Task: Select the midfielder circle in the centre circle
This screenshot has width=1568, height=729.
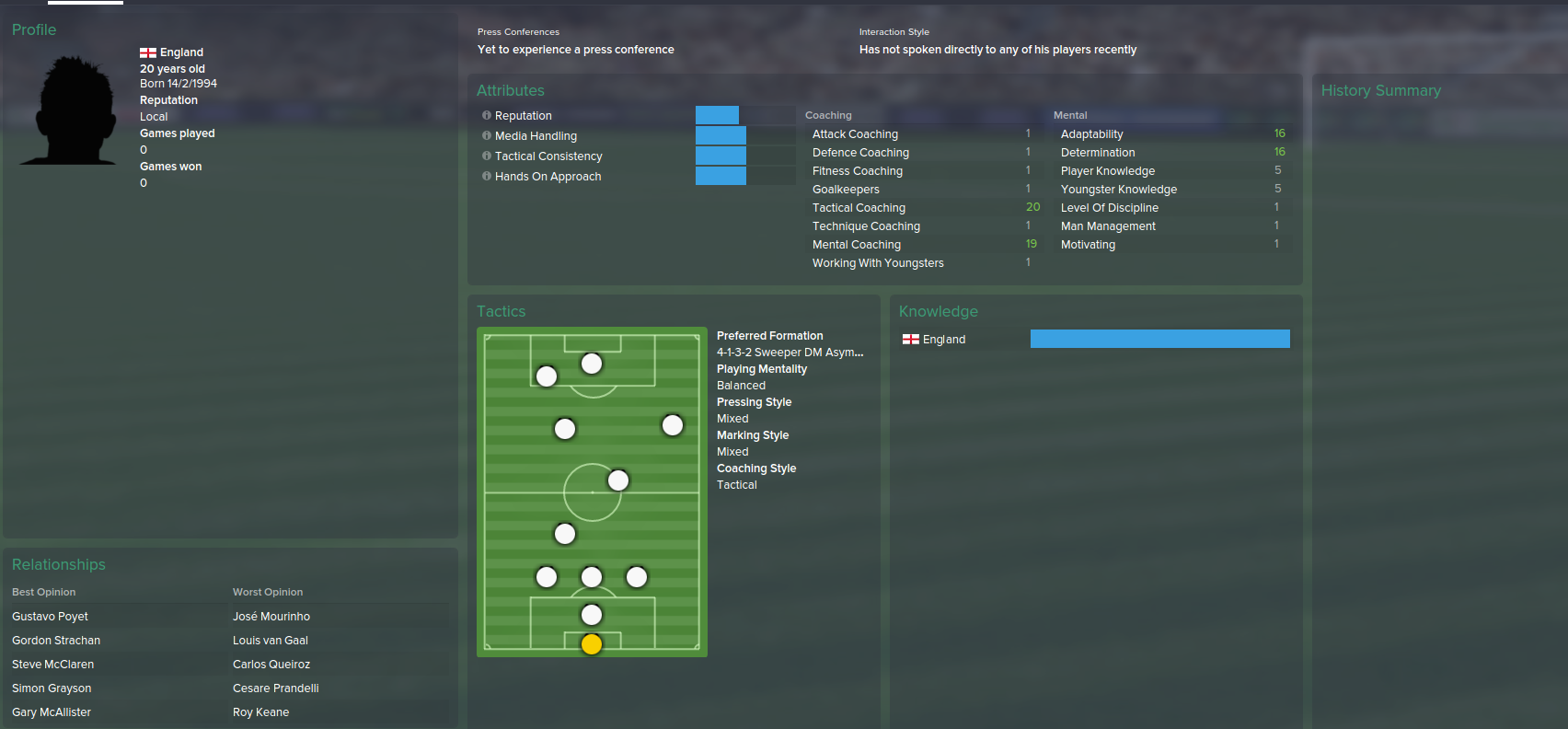Action: coord(617,480)
